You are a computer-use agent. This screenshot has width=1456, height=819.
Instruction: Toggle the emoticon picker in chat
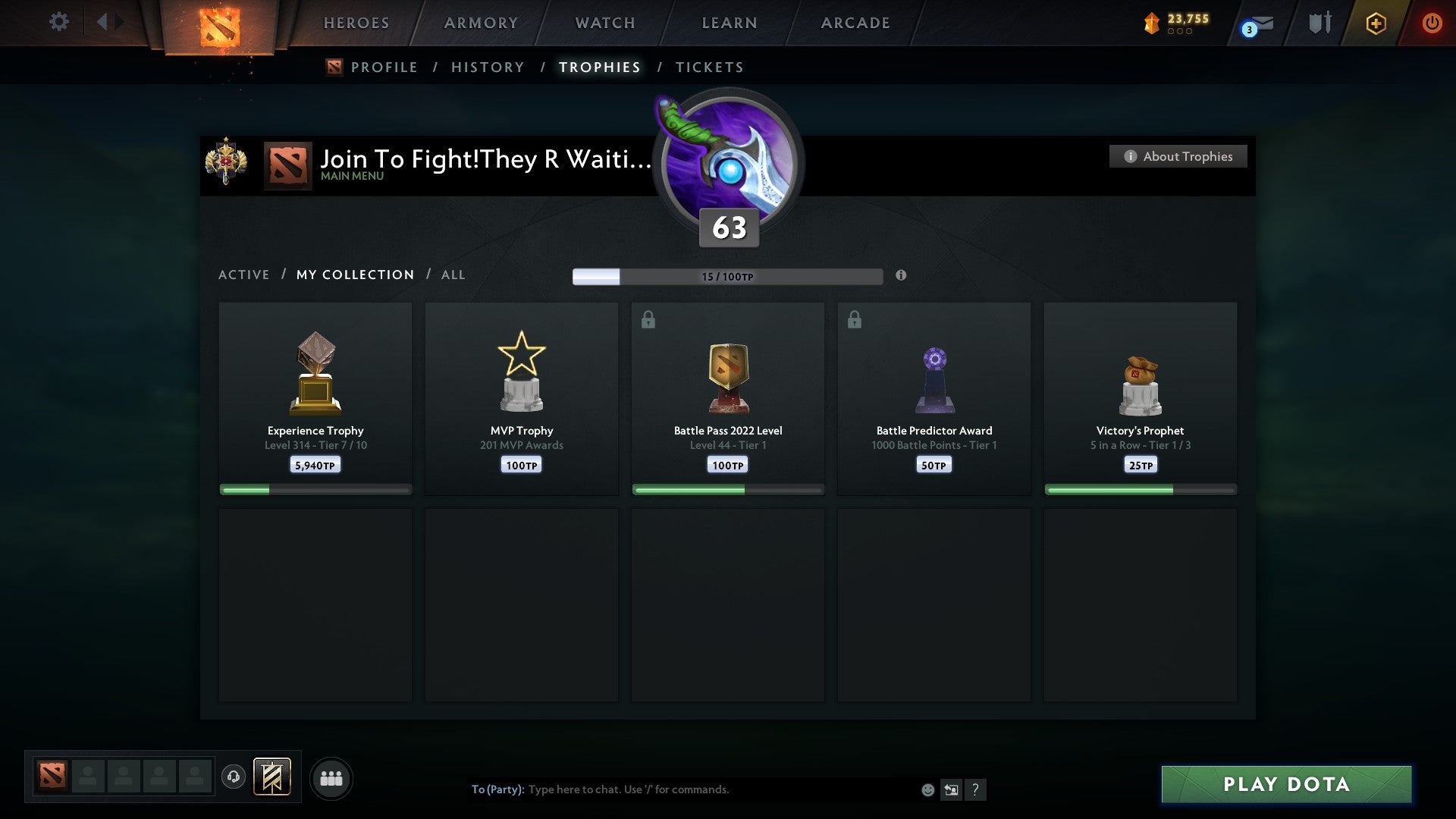pos(927,789)
